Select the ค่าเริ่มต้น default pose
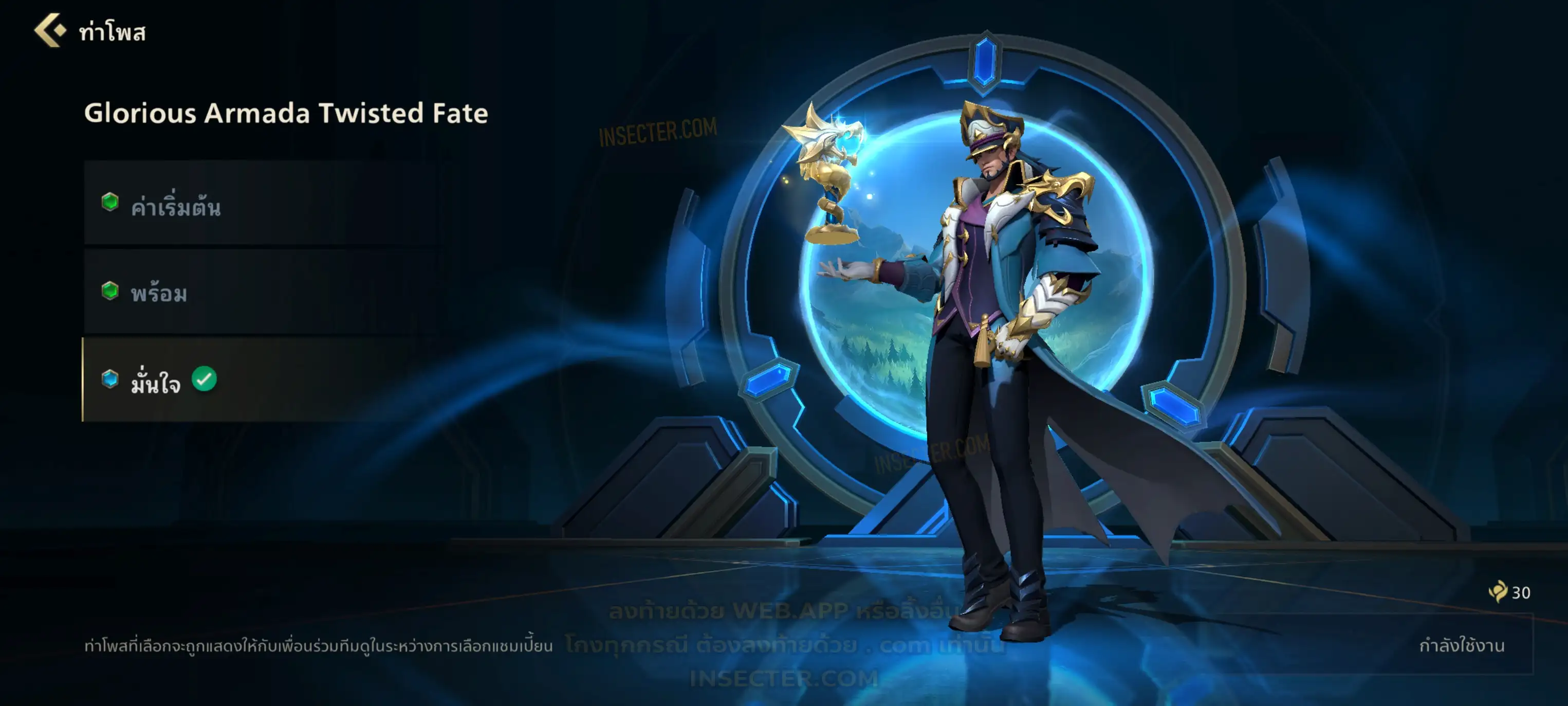 click(262, 204)
